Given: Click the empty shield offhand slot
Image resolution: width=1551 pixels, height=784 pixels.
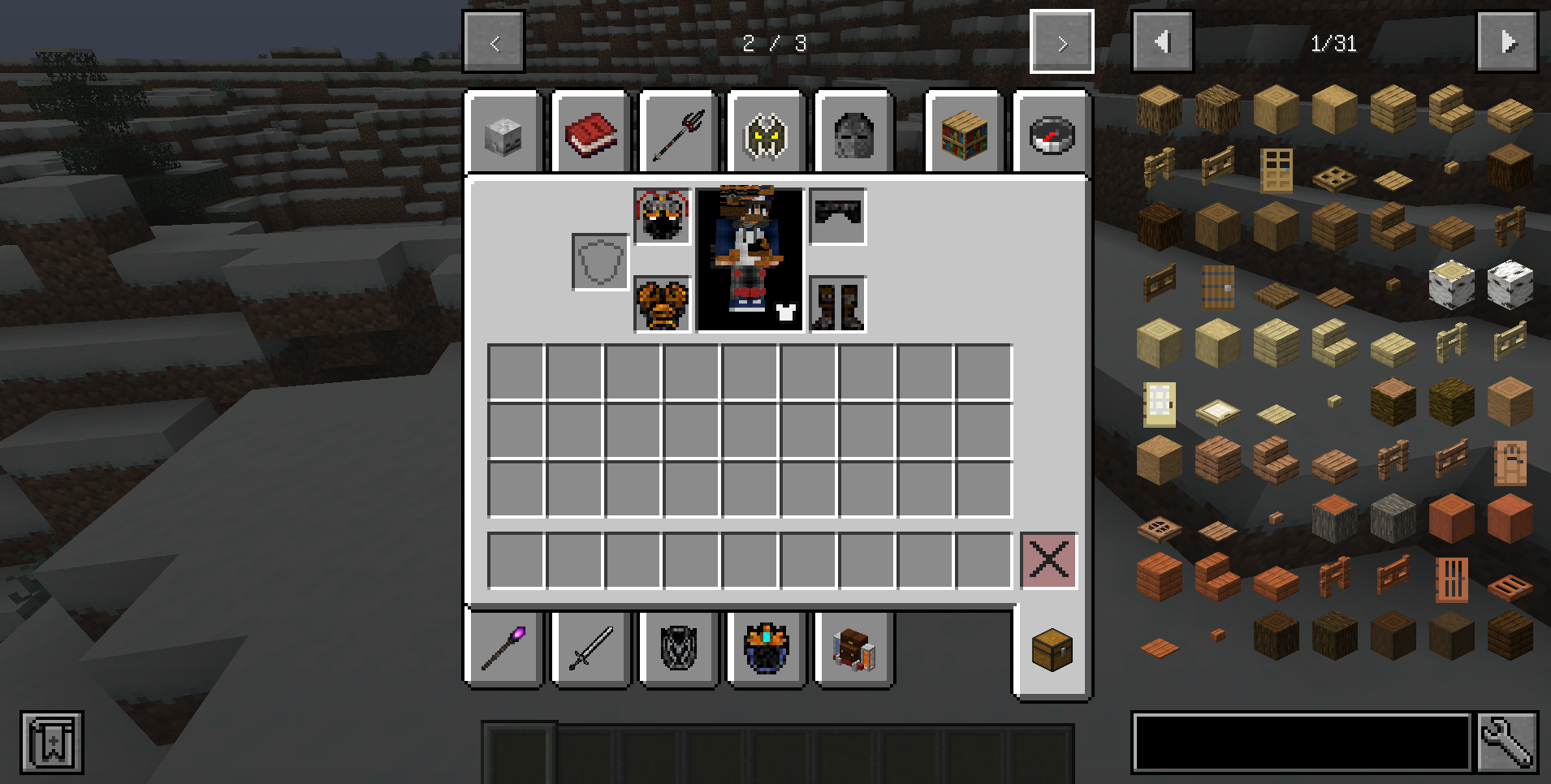Looking at the screenshot, I should pyautogui.click(x=600, y=261).
